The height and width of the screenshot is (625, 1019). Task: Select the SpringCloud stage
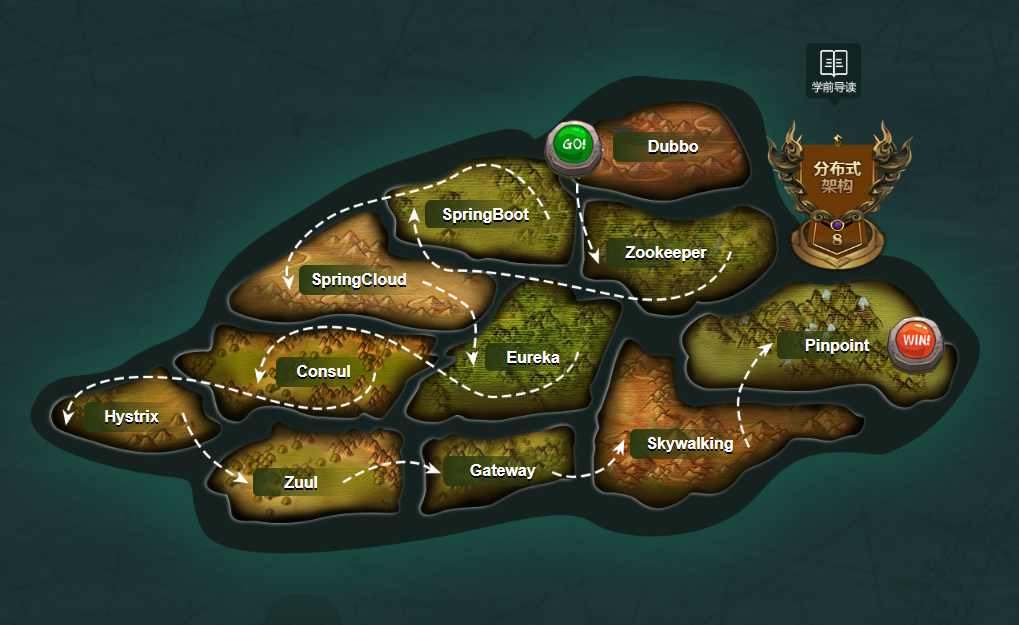[x=358, y=280]
